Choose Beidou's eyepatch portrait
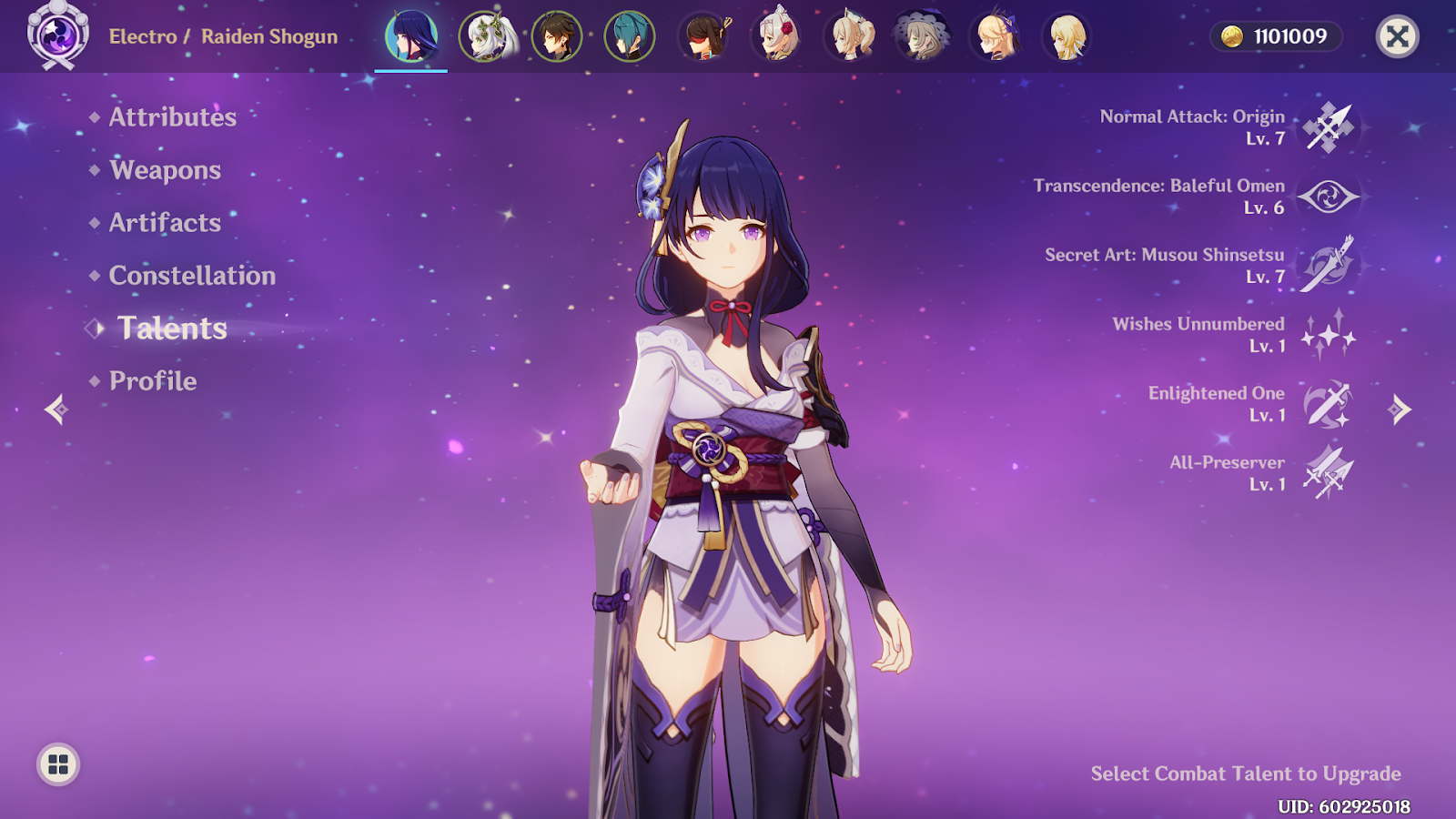The height and width of the screenshot is (819, 1456). pyautogui.click(x=704, y=37)
